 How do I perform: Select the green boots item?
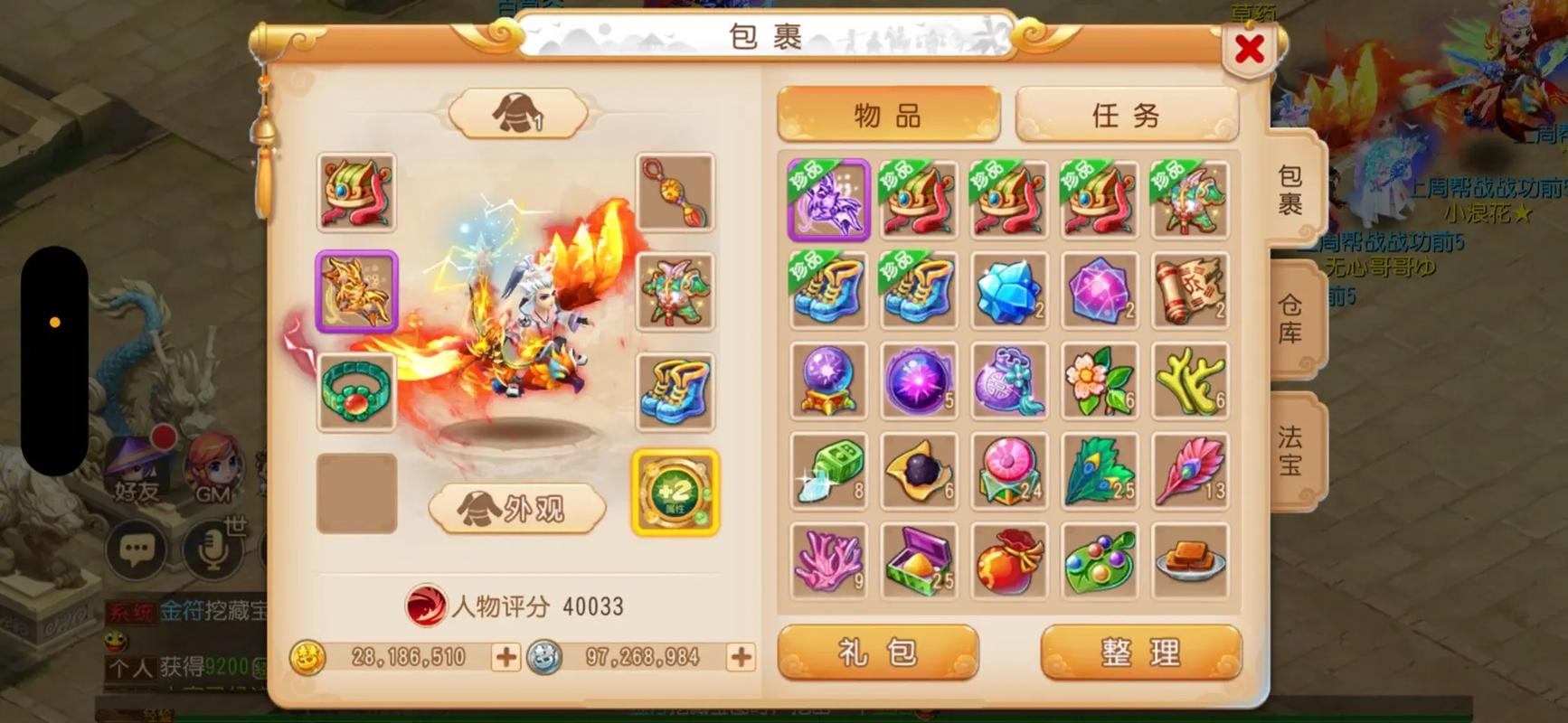click(x=827, y=291)
